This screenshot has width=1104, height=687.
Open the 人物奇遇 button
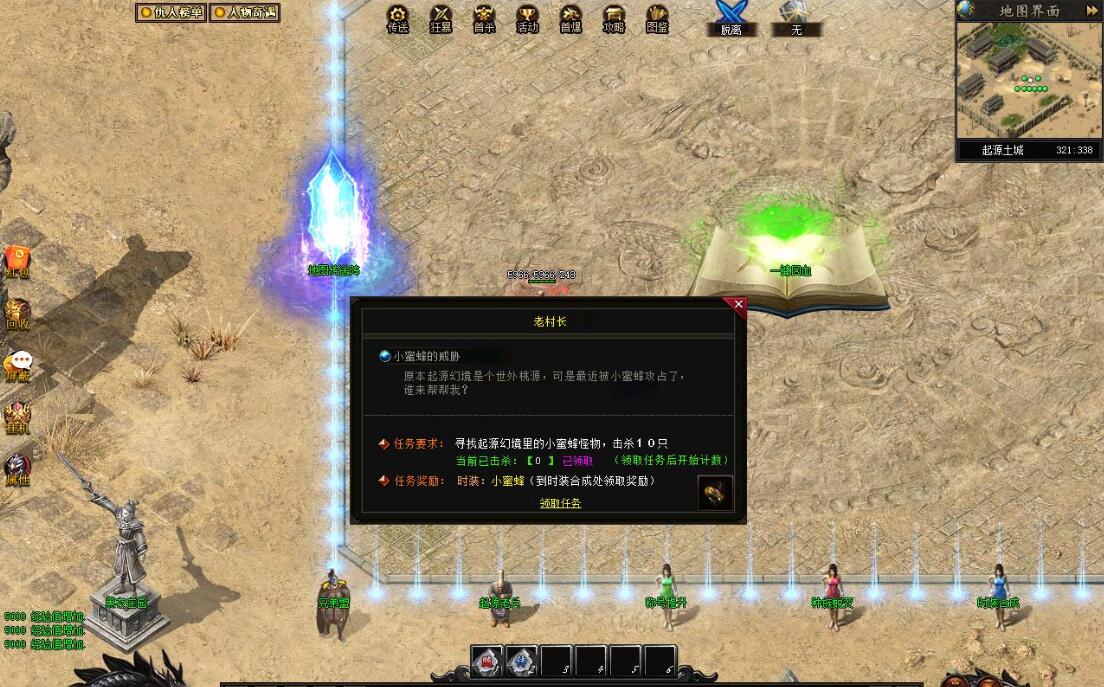coord(244,13)
